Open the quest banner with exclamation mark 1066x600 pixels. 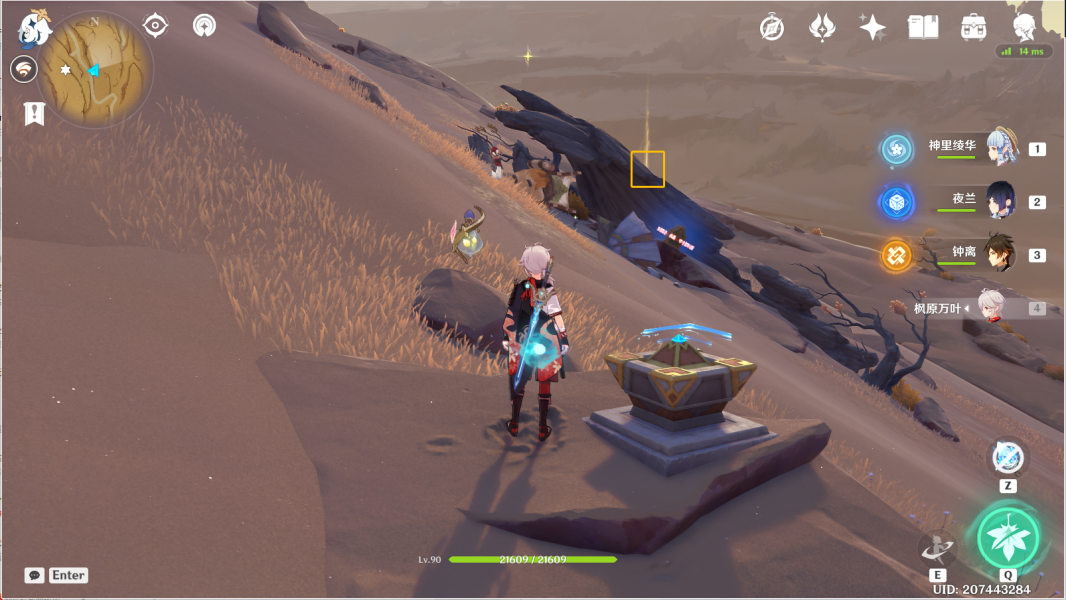pyautogui.click(x=34, y=113)
